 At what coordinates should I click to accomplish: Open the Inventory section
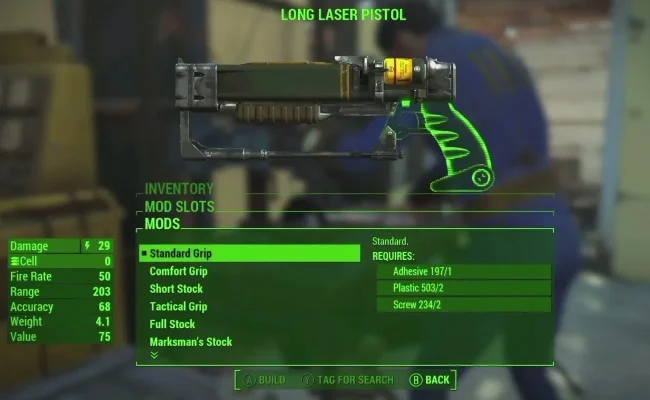(x=180, y=188)
